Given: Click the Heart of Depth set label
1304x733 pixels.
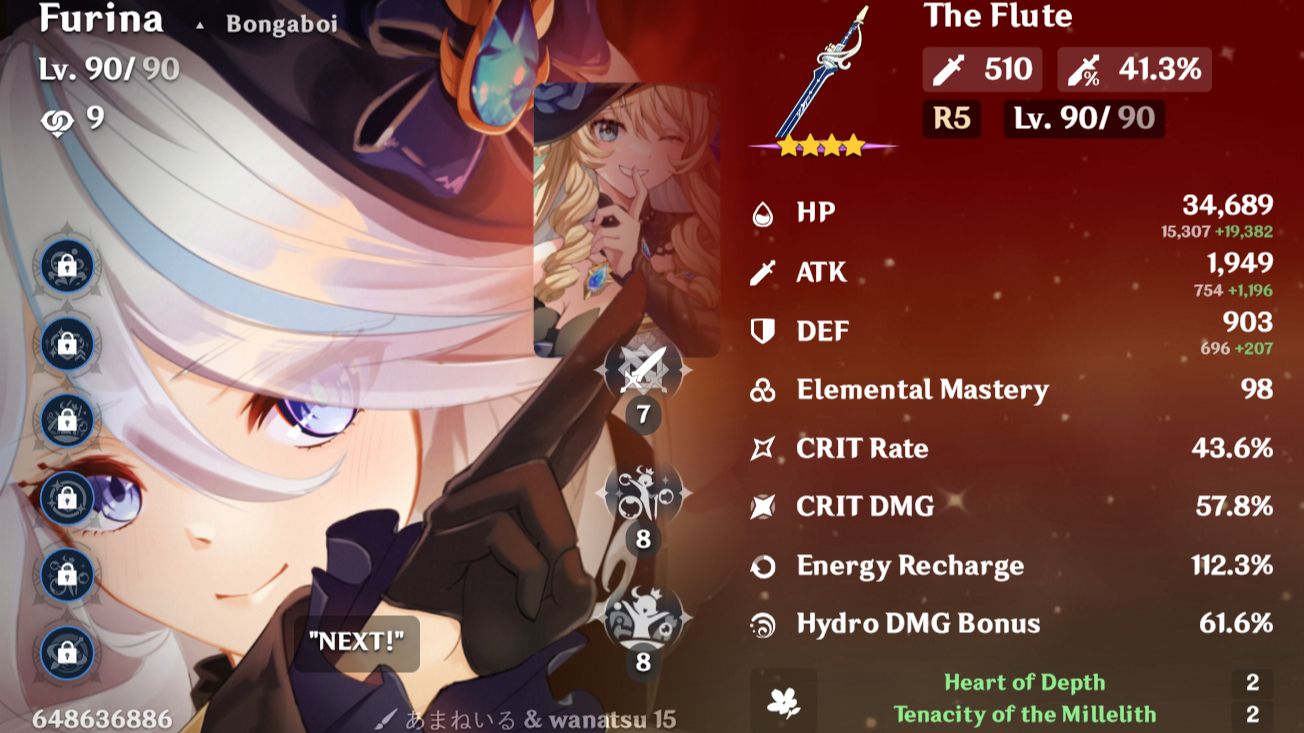Looking at the screenshot, I should coord(1023,682).
